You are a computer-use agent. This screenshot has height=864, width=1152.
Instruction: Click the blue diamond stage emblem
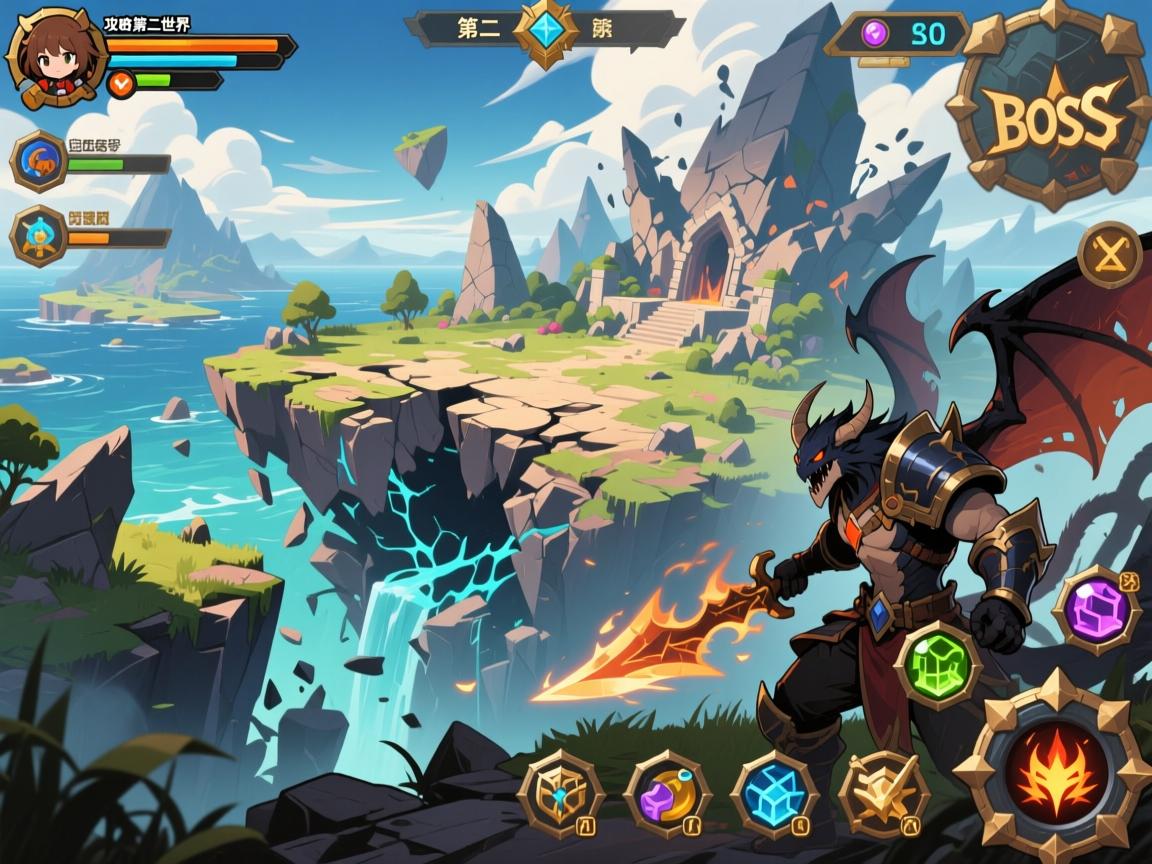547,30
